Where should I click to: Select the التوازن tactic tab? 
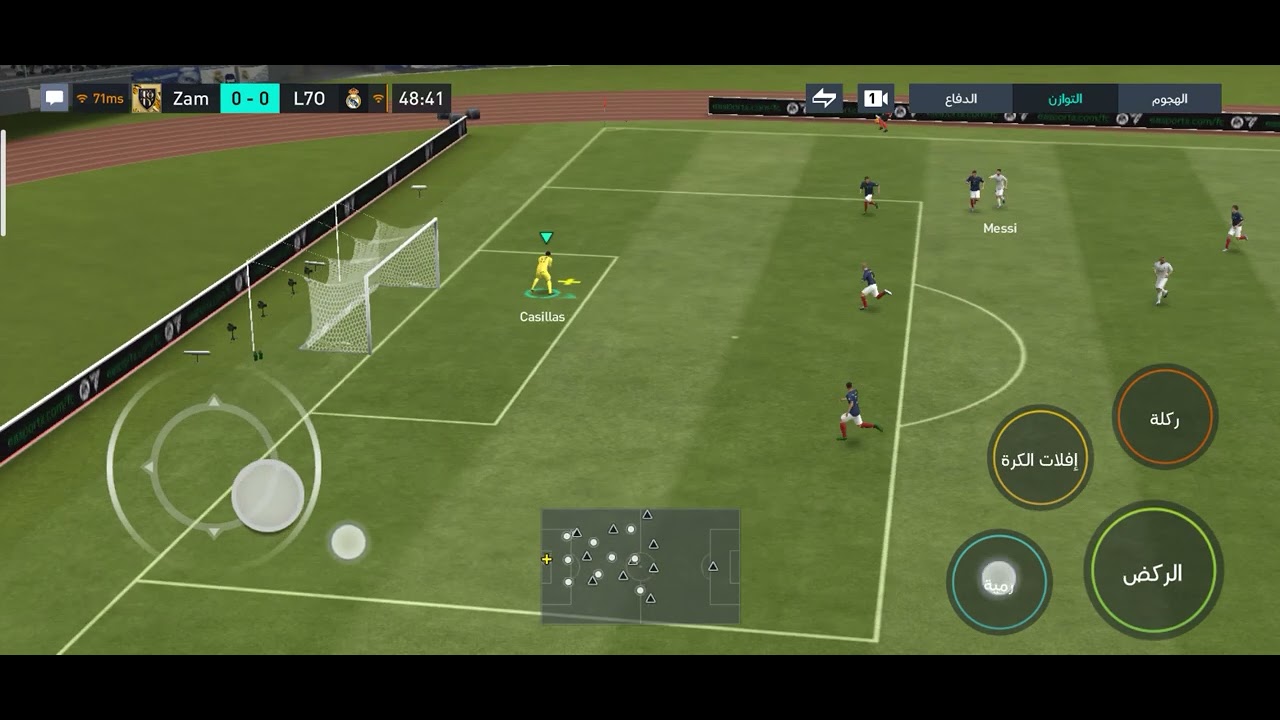tap(1065, 99)
